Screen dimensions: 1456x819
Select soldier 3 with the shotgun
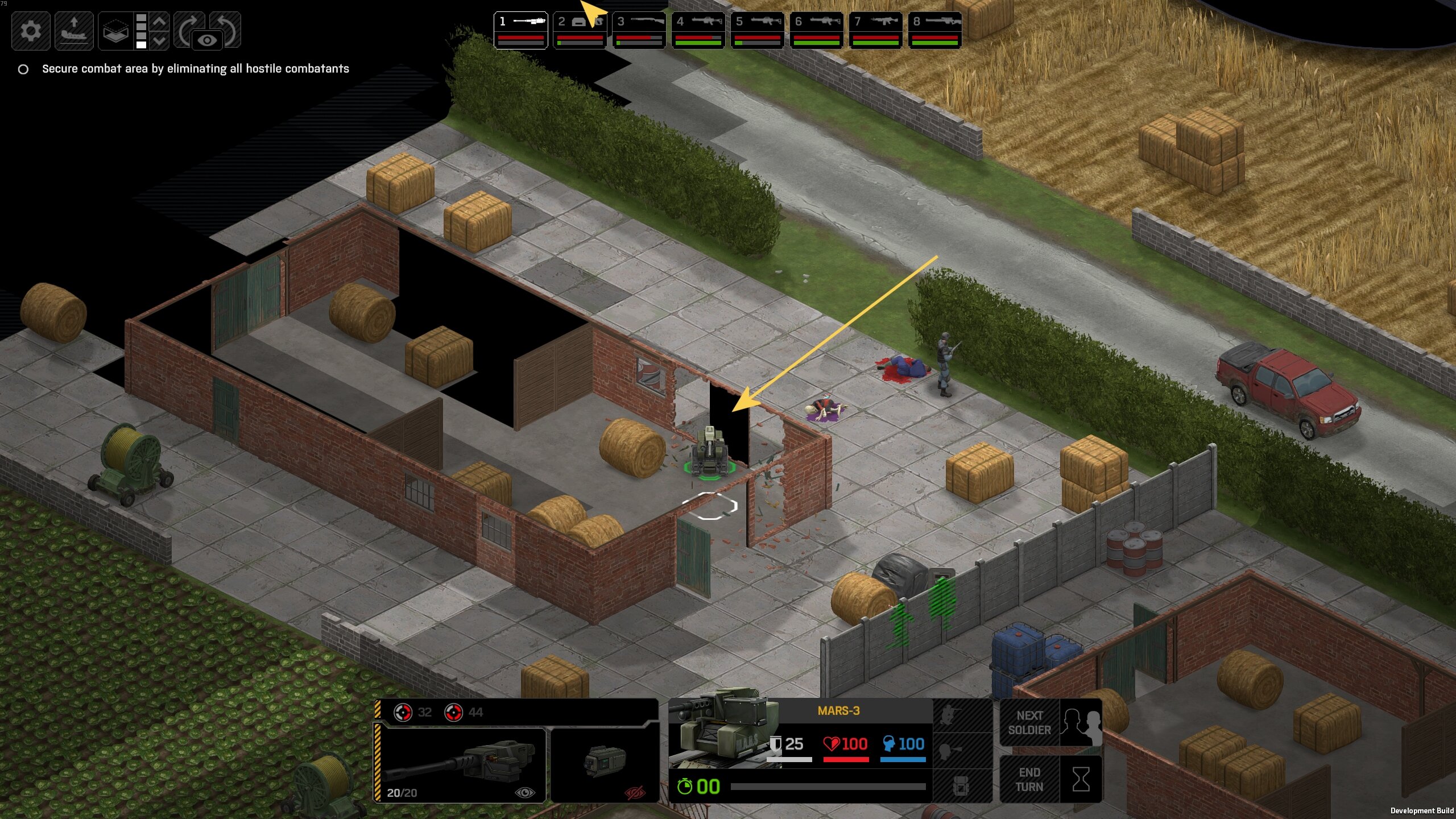tap(639, 30)
